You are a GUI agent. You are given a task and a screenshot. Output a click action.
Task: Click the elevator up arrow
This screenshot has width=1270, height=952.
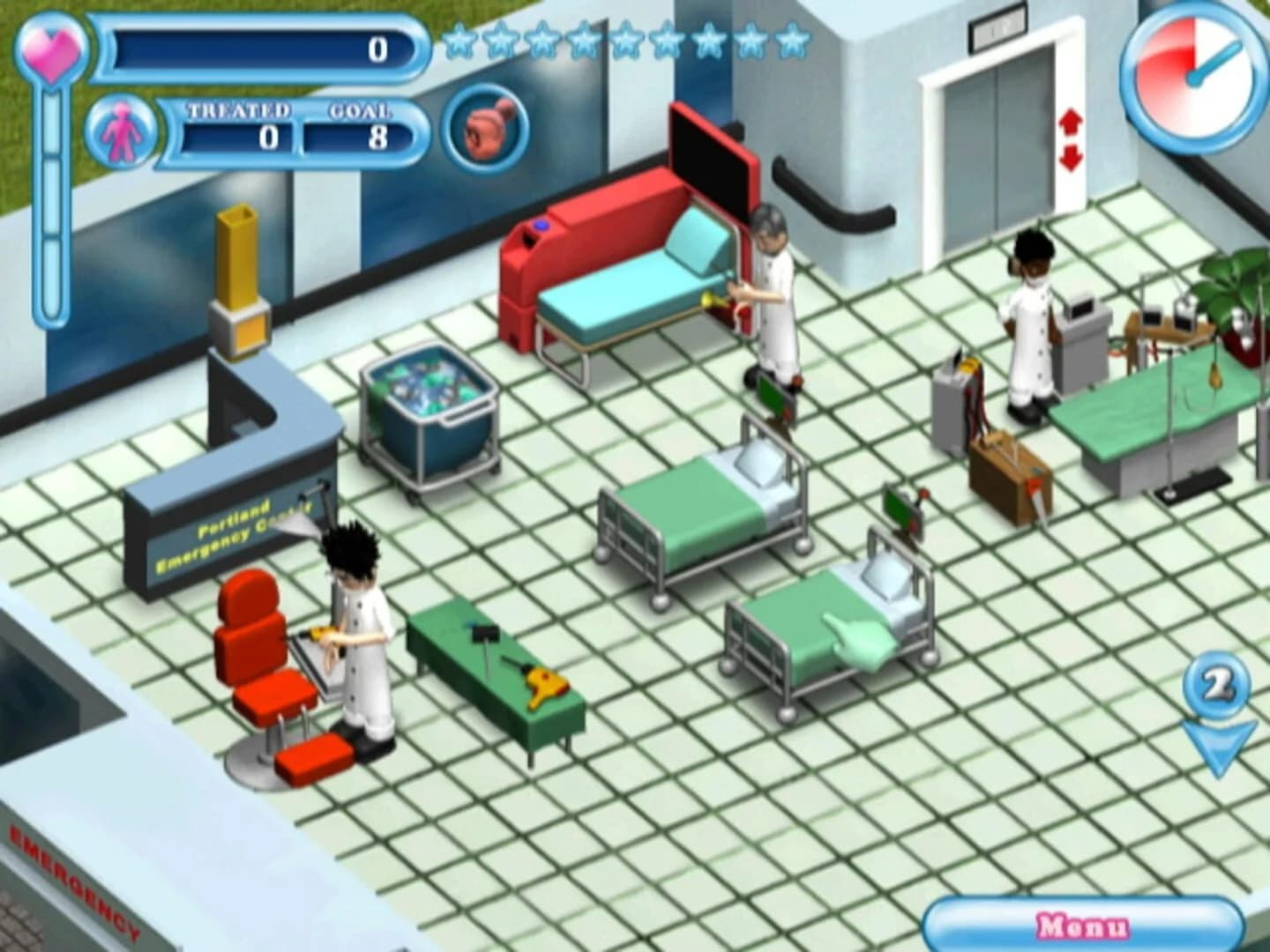click(x=1072, y=119)
